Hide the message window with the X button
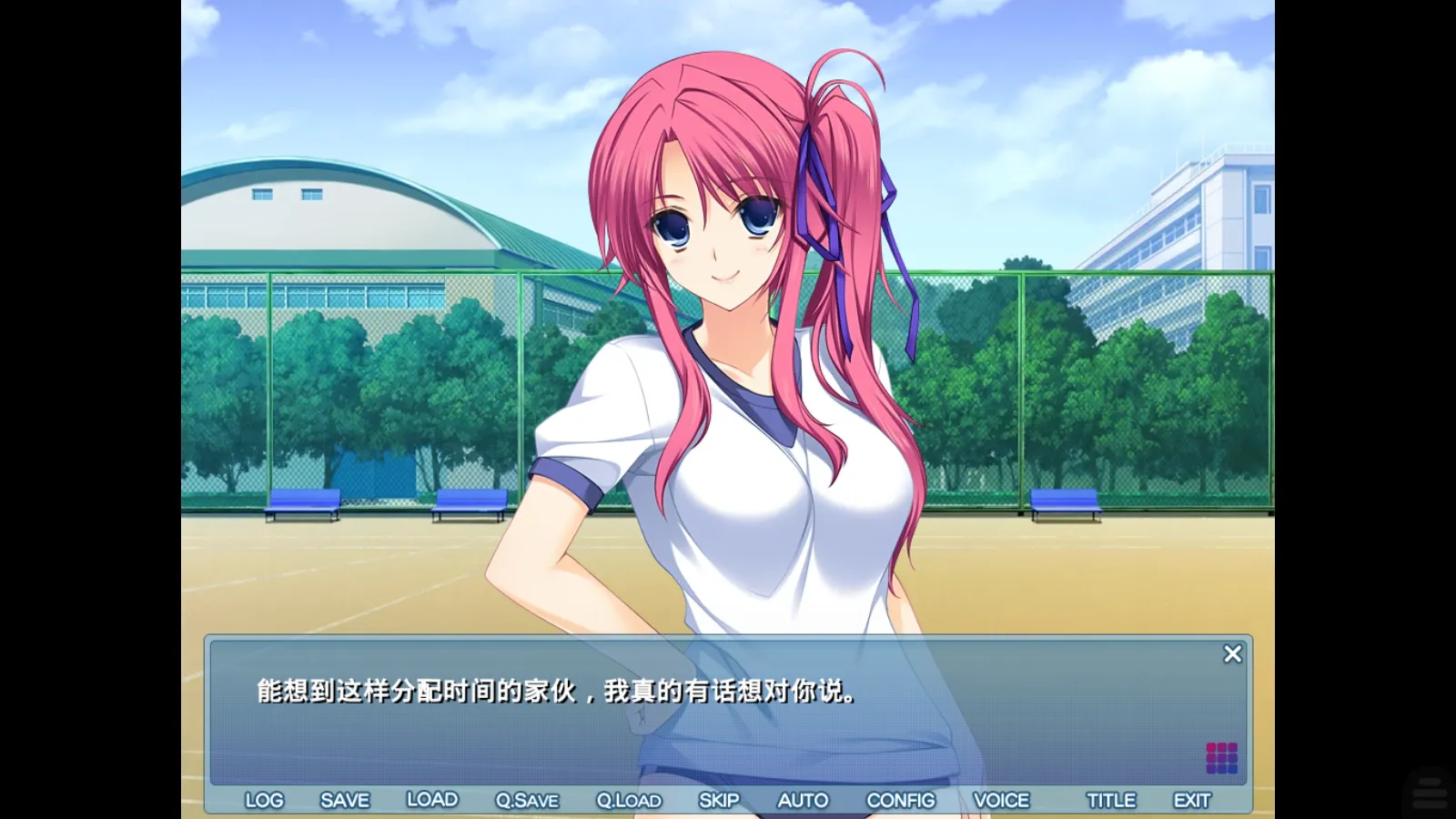 (x=1233, y=653)
